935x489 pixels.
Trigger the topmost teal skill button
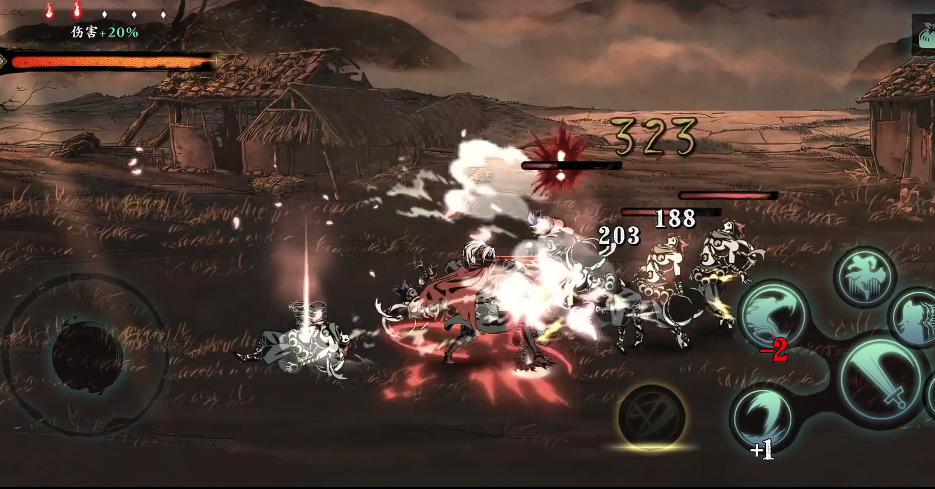coord(863,276)
